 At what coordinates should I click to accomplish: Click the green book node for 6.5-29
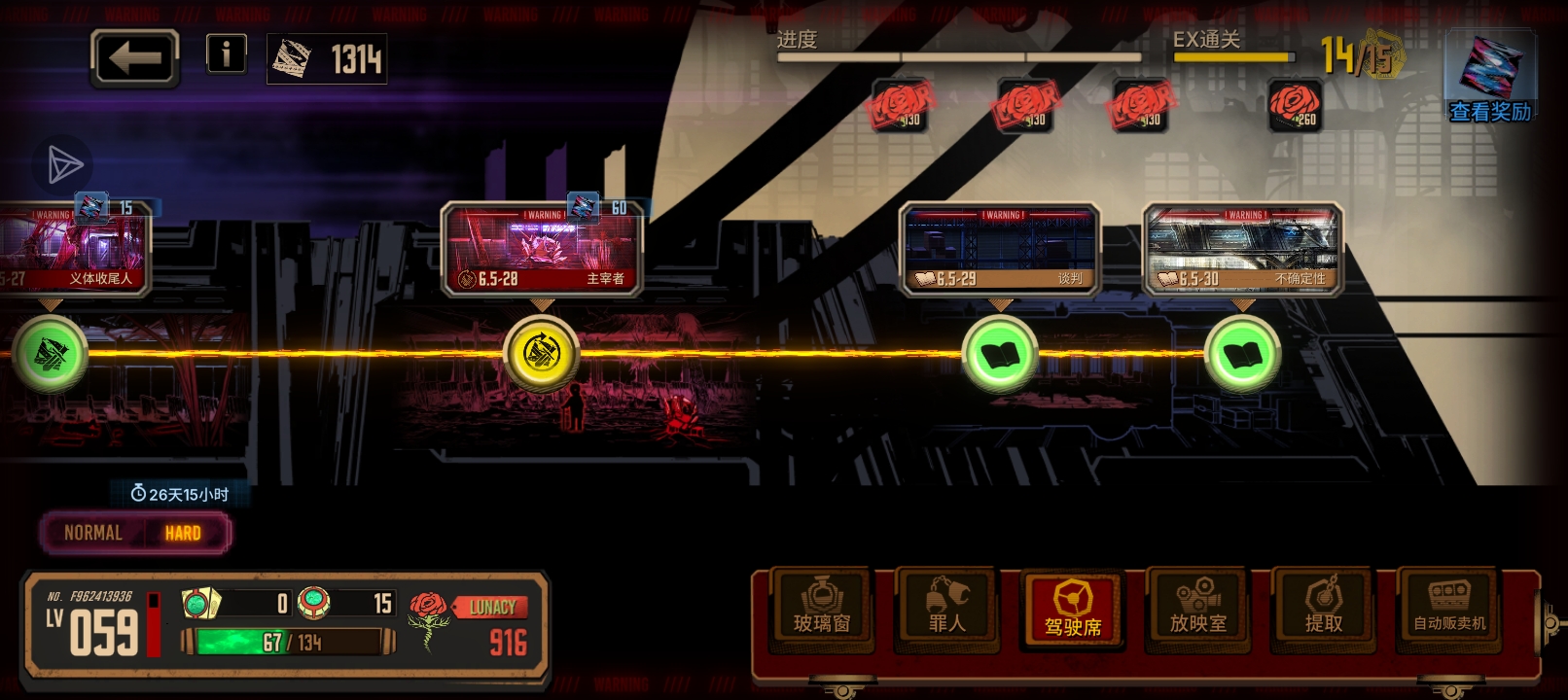click(x=999, y=355)
